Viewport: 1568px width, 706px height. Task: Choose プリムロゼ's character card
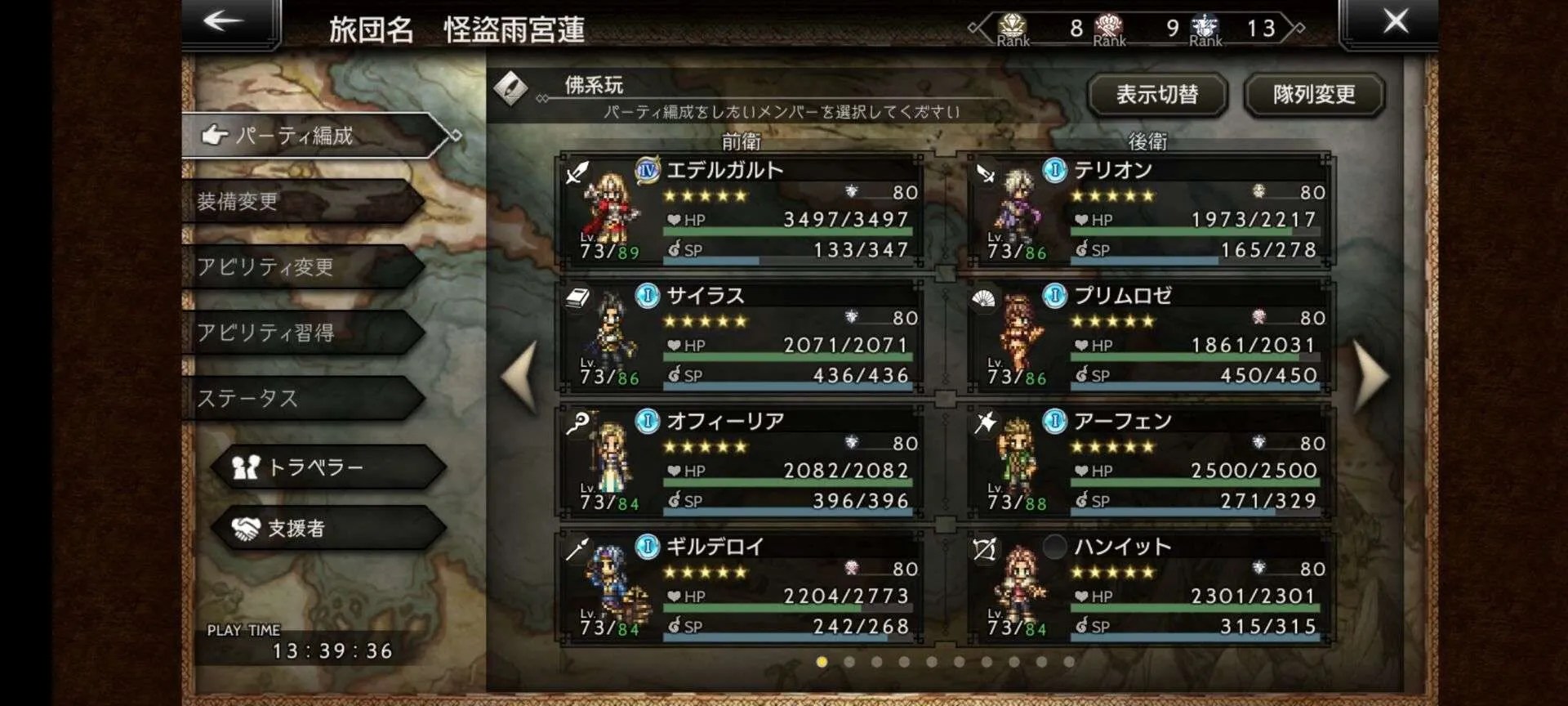click(1148, 337)
